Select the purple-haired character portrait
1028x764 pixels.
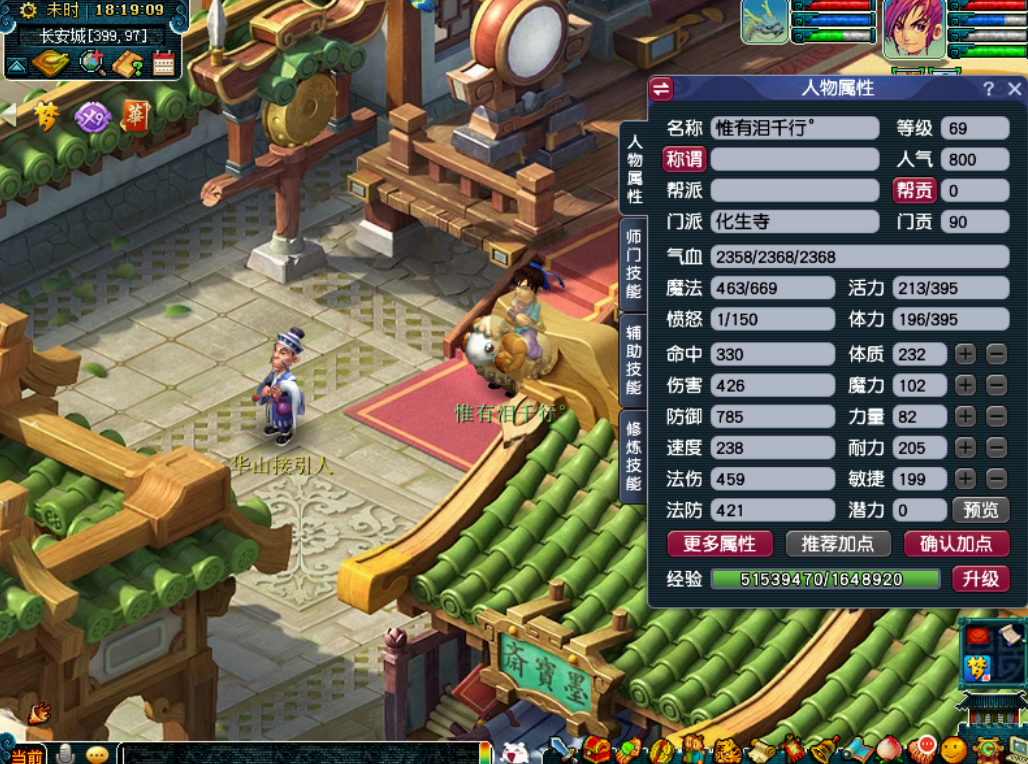click(x=914, y=27)
